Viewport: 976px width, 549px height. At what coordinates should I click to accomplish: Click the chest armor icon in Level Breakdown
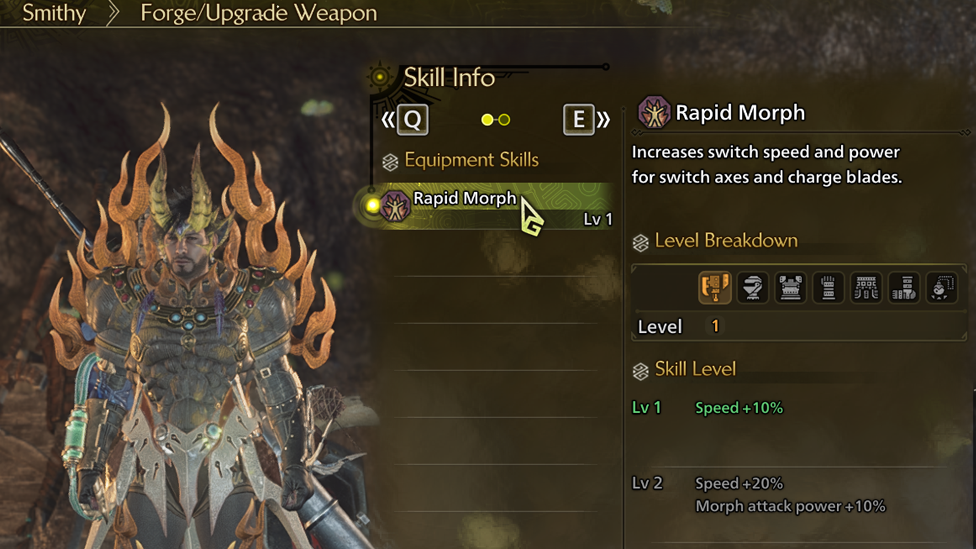click(790, 288)
